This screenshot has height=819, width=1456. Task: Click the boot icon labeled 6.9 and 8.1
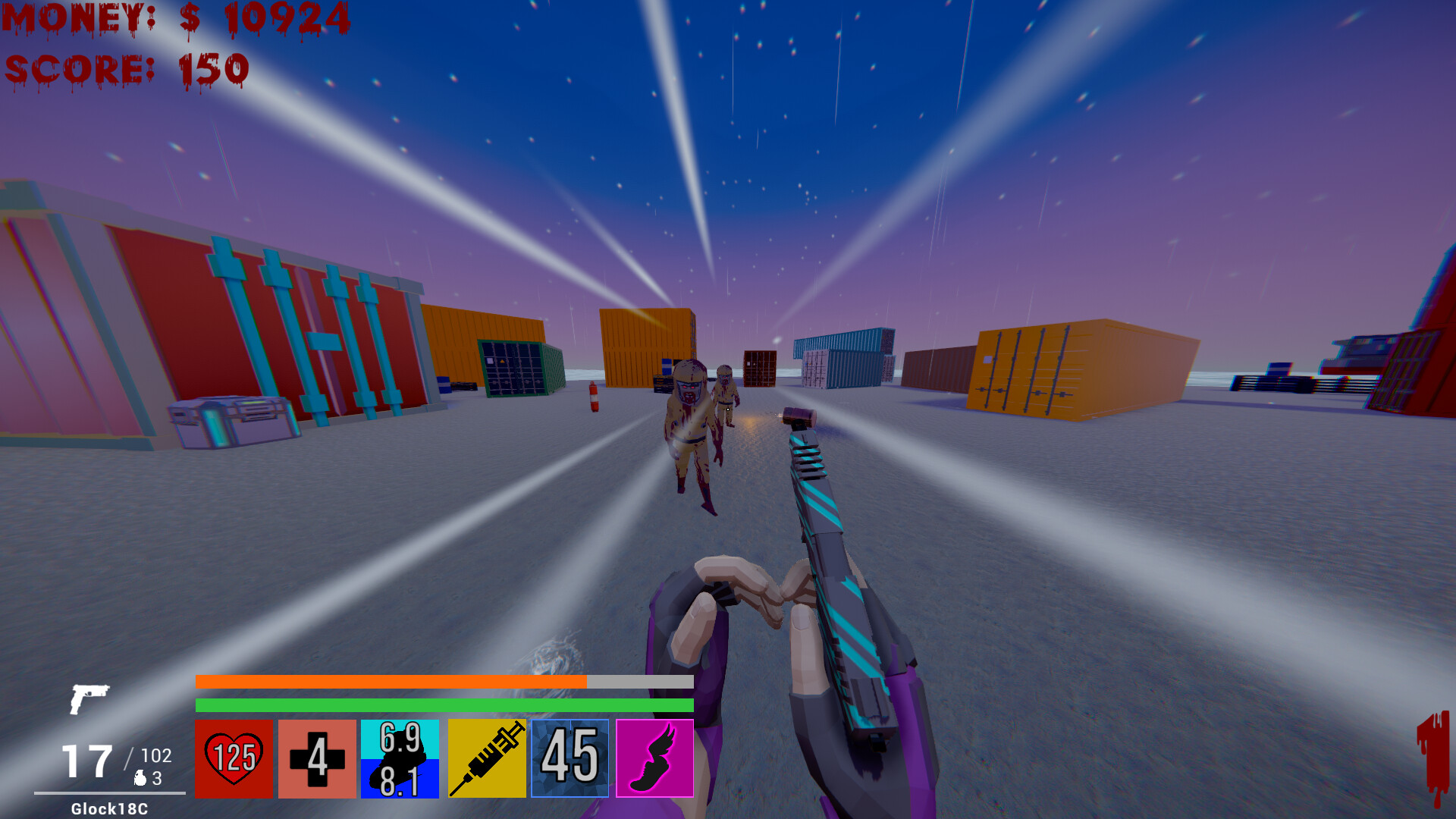tap(400, 758)
